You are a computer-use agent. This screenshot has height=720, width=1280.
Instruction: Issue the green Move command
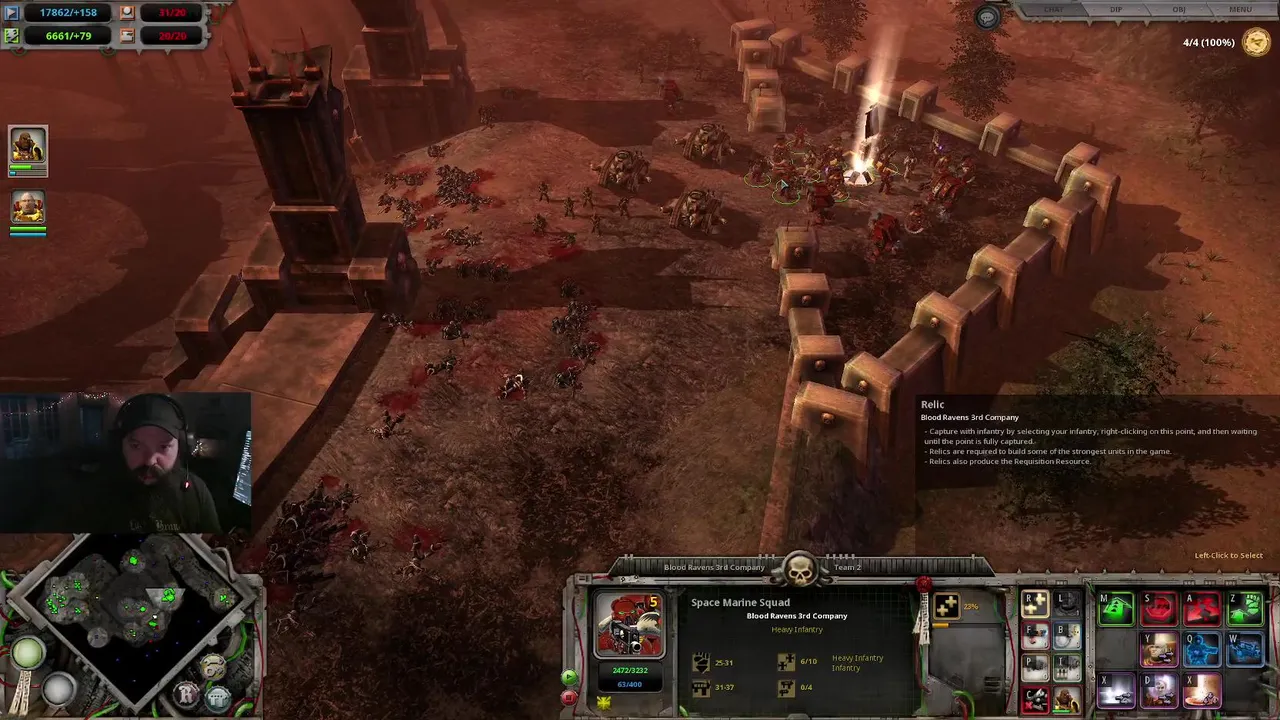1116,608
